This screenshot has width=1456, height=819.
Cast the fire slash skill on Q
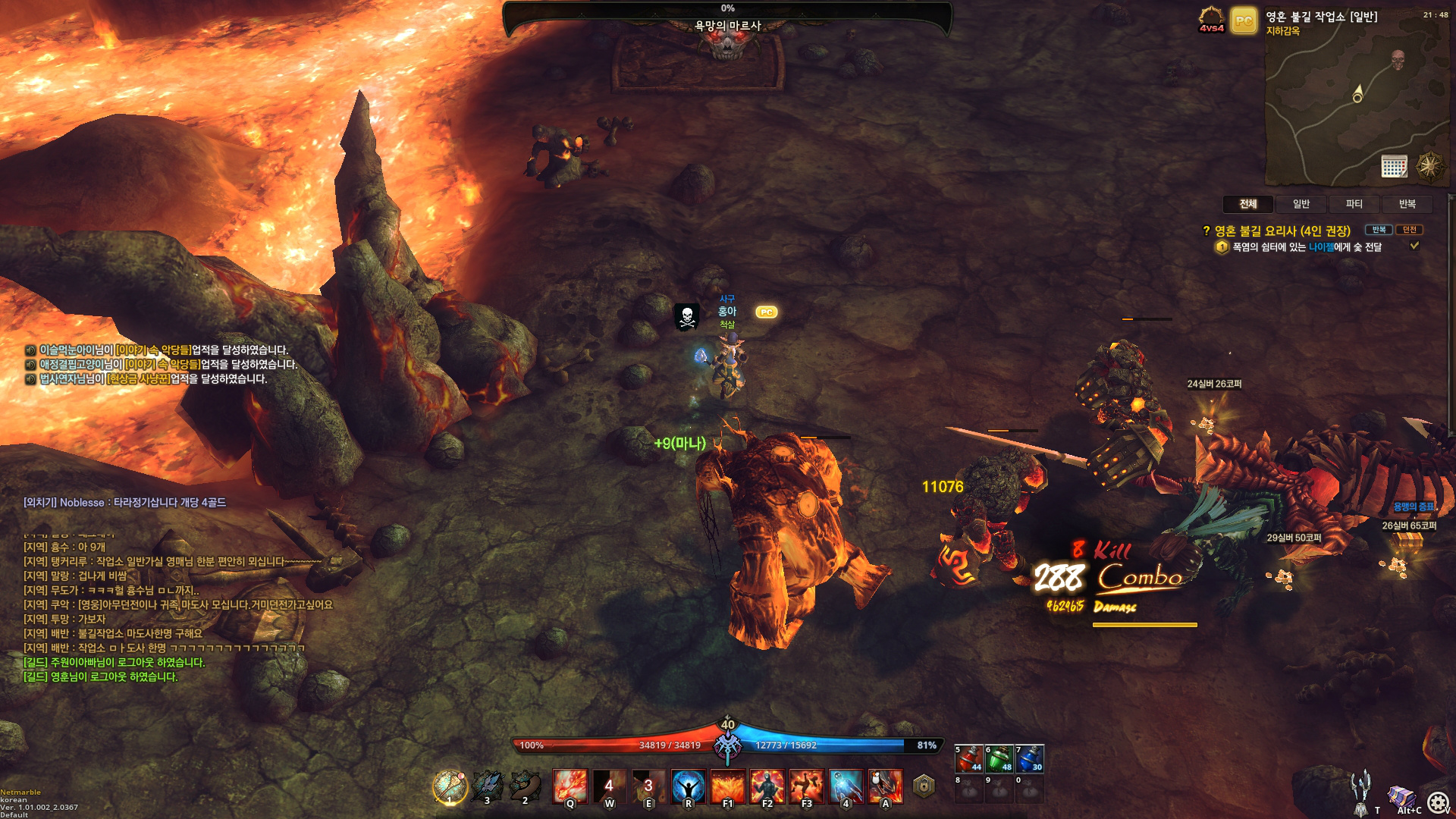[570, 786]
